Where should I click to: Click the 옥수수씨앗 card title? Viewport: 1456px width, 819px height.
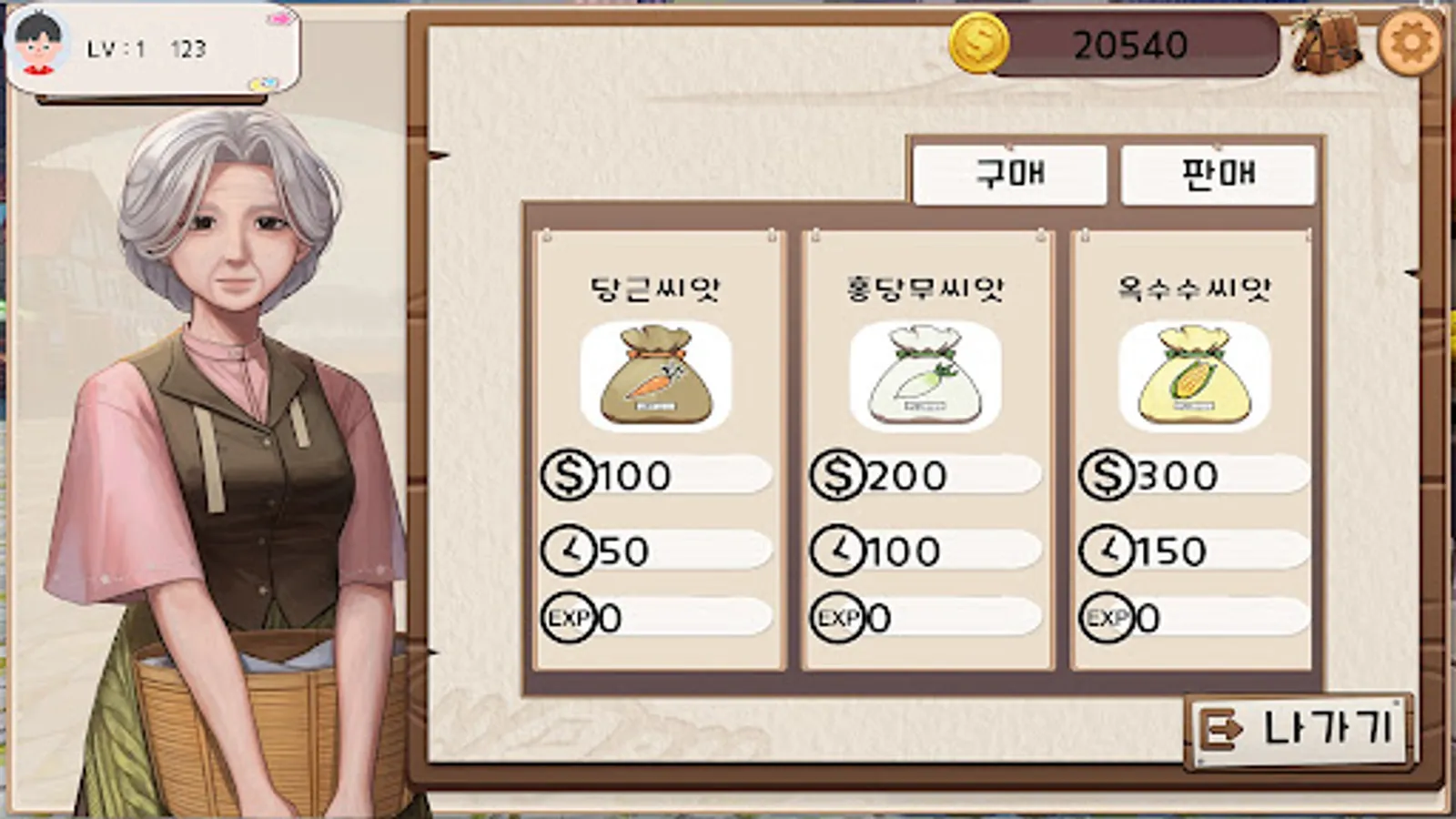tap(1193, 284)
